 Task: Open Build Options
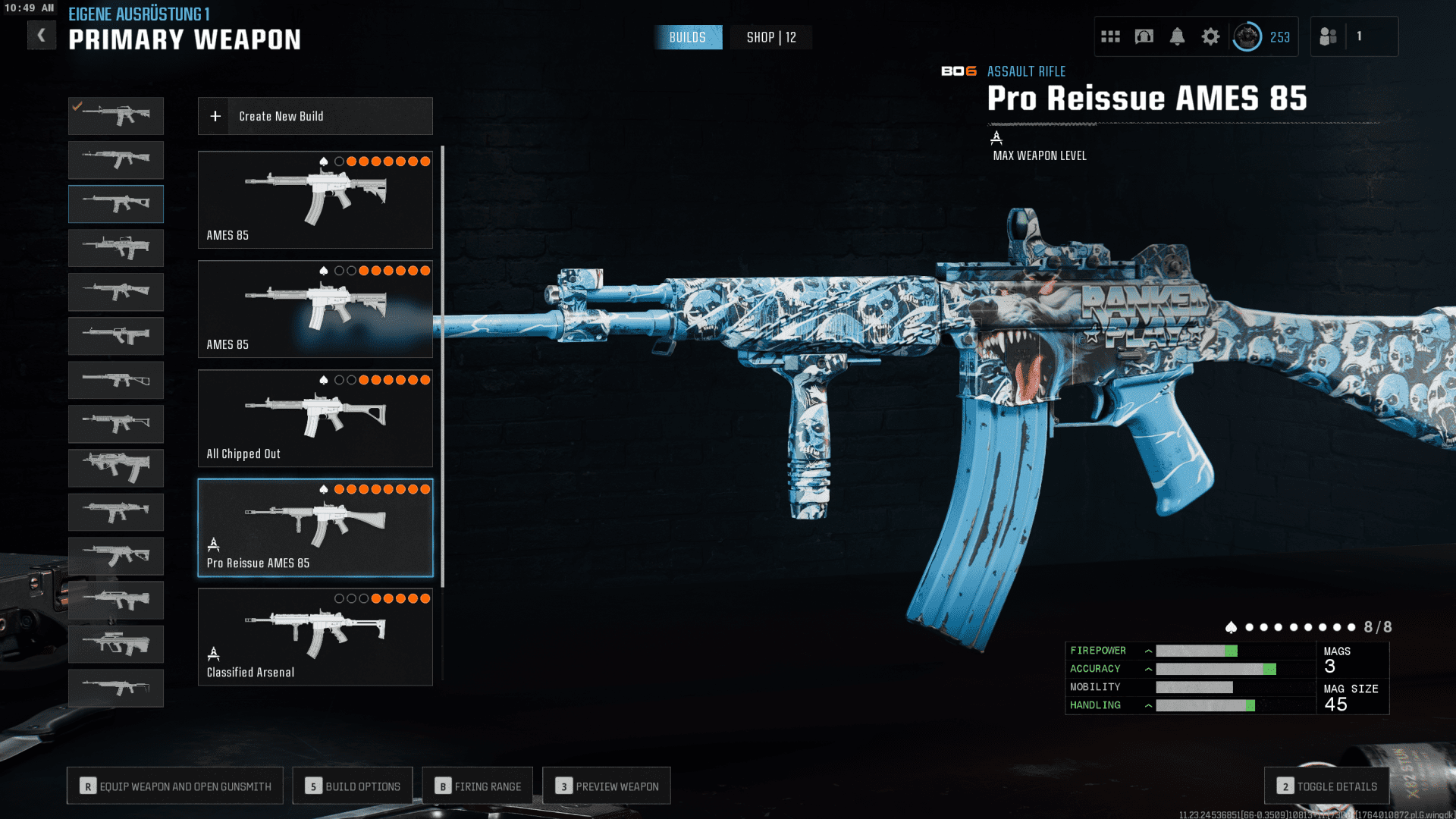click(353, 786)
